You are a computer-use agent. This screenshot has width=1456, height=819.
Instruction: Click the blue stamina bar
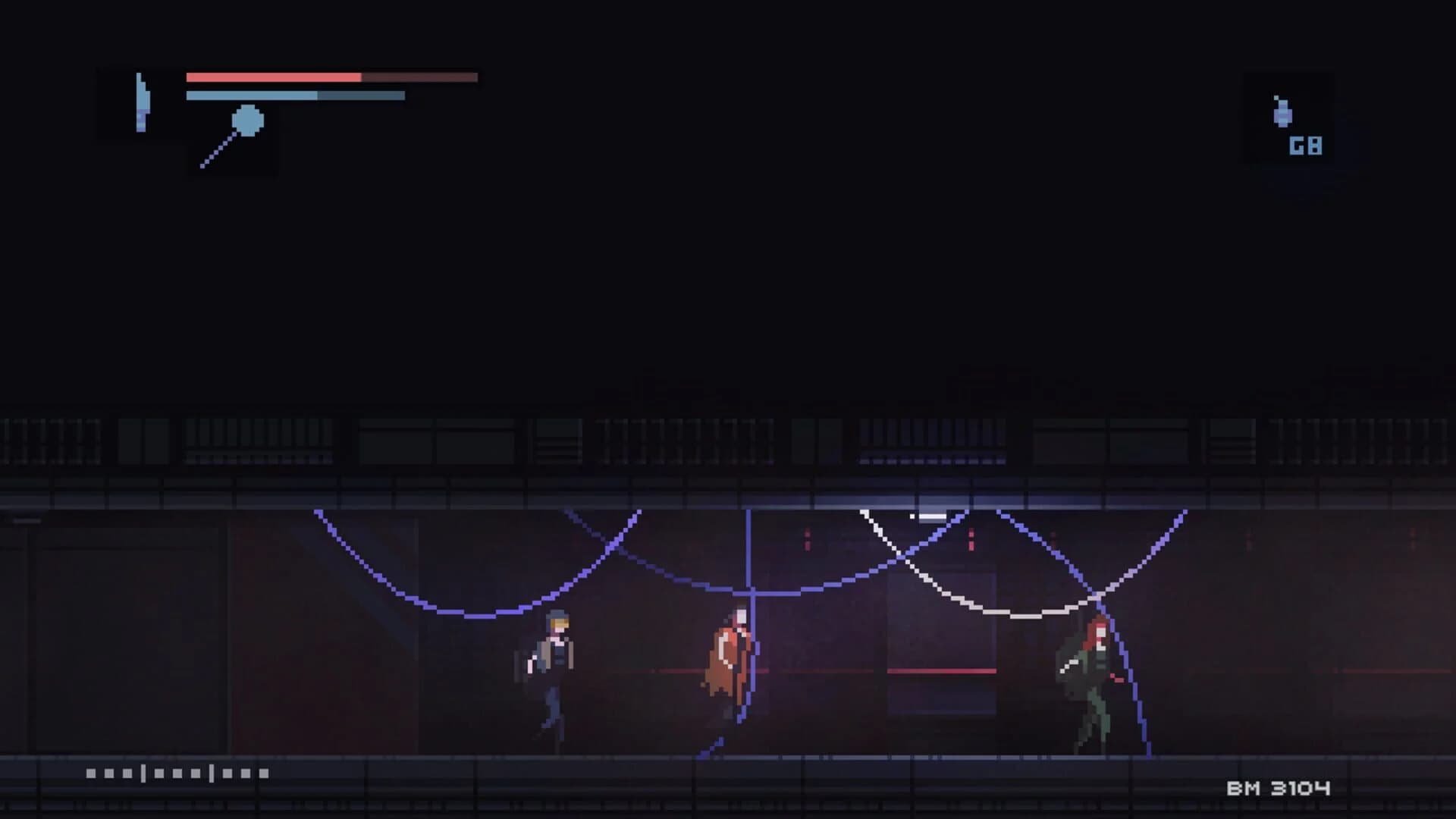pos(250,96)
